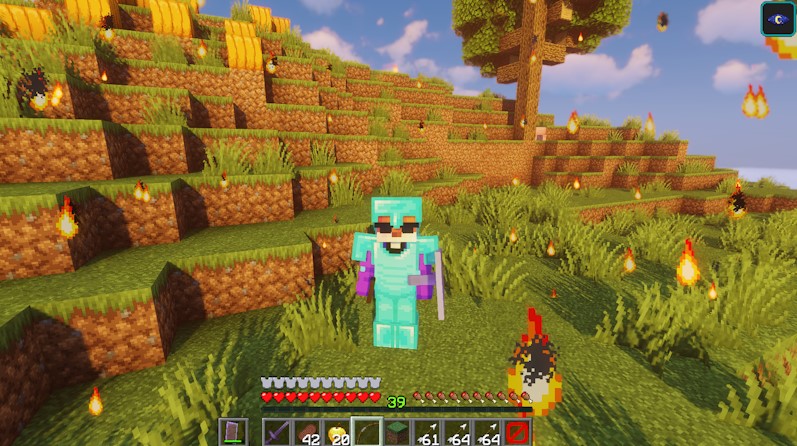Select the red barrier icon slot
The width and height of the screenshot is (797, 446).
(x=517, y=432)
